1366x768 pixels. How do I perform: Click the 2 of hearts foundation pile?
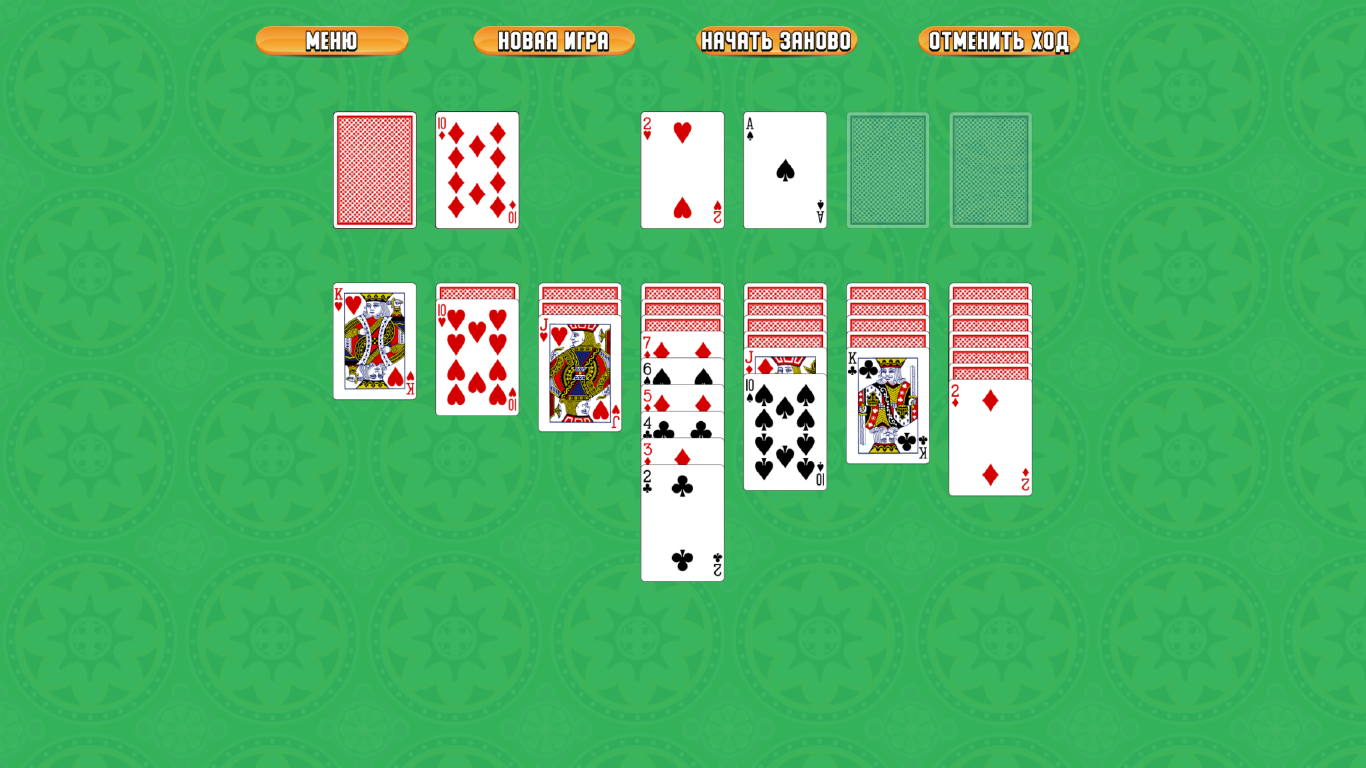point(682,169)
